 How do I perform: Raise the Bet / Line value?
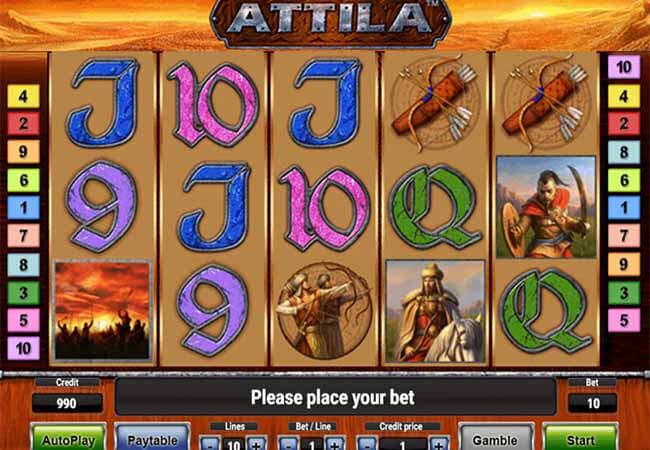click(x=334, y=443)
